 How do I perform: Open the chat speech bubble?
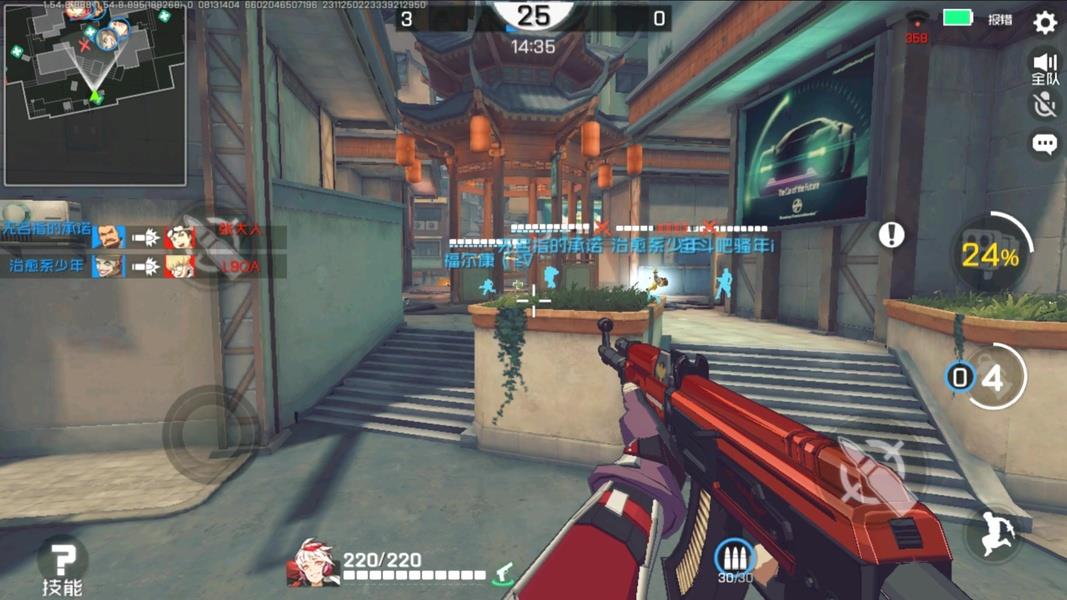1045,144
